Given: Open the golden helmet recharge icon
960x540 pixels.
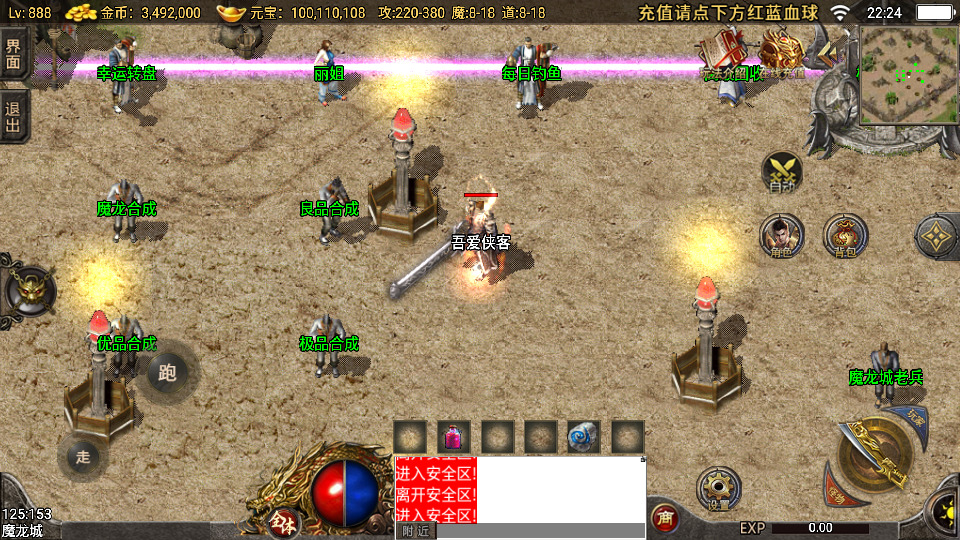Looking at the screenshot, I should pos(782,50).
